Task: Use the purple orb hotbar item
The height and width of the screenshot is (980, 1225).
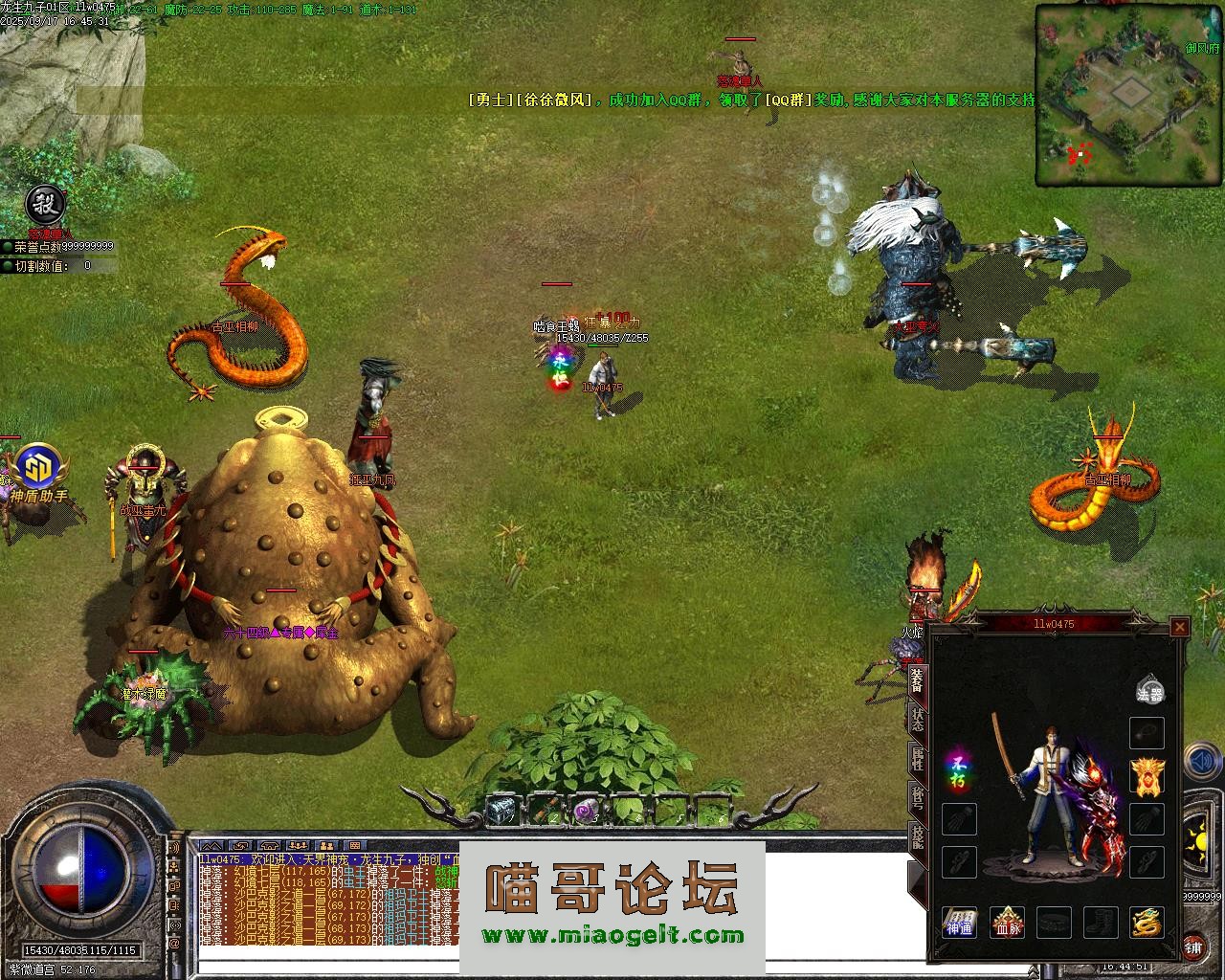Action: coord(585,812)
